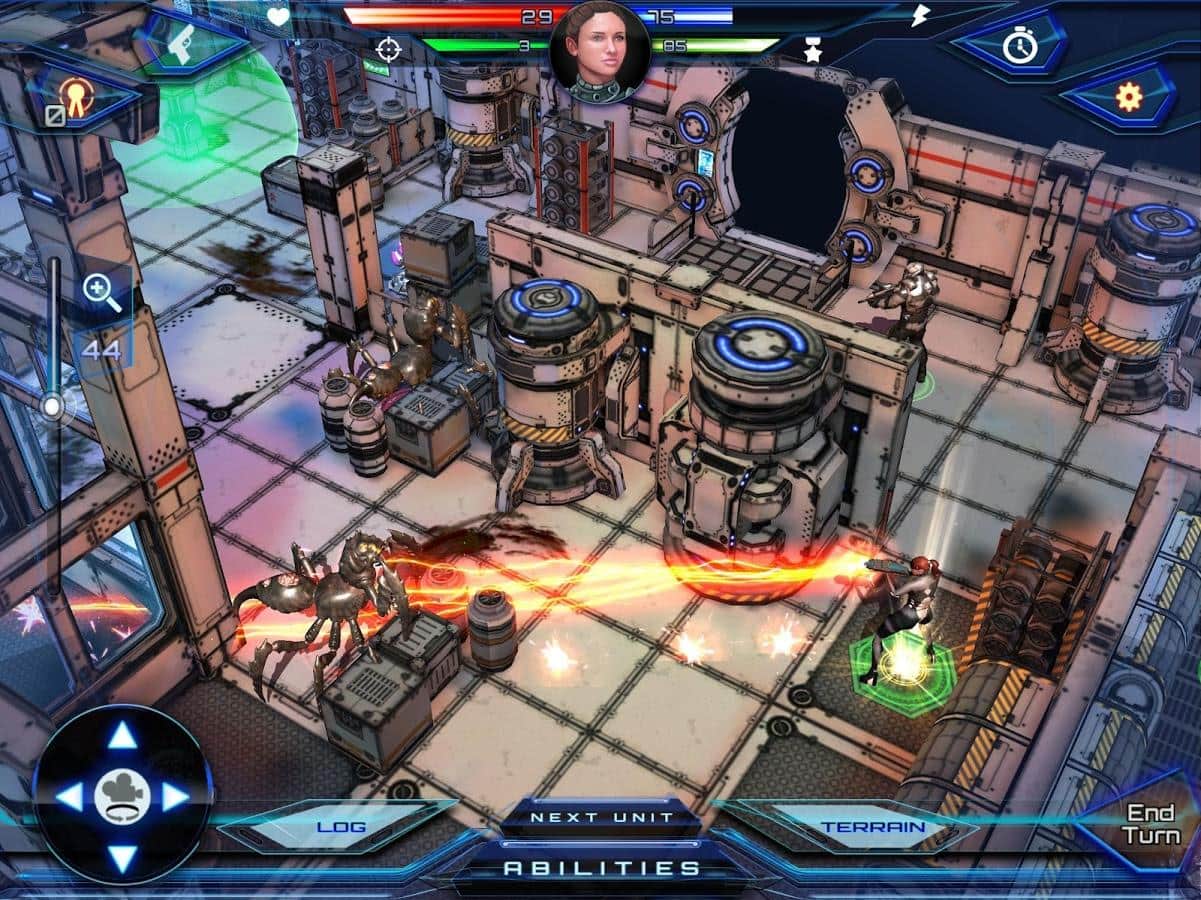Pan camera right with the right arrow
The height and width of the screenshot is (900, 1201).
tap(177, 797)
